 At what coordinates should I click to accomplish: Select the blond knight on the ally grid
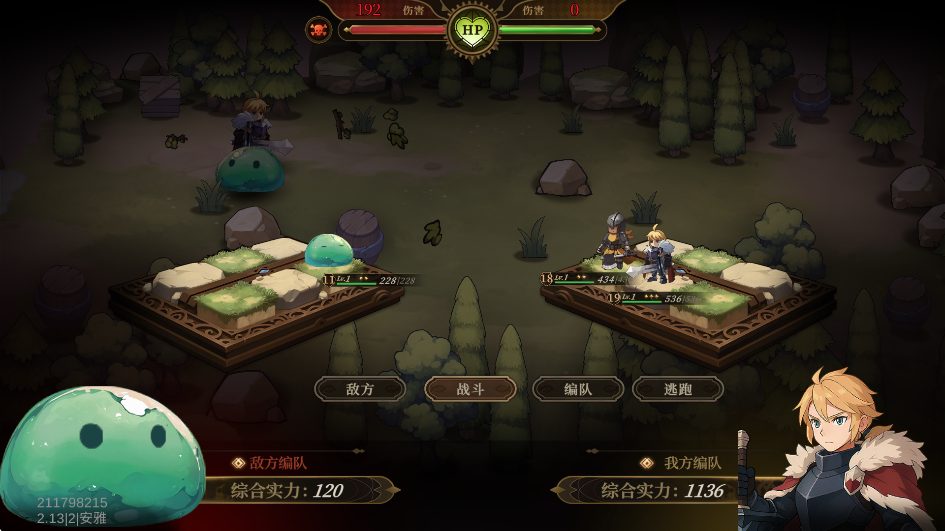pyautogui.click(x=657, y=256)
